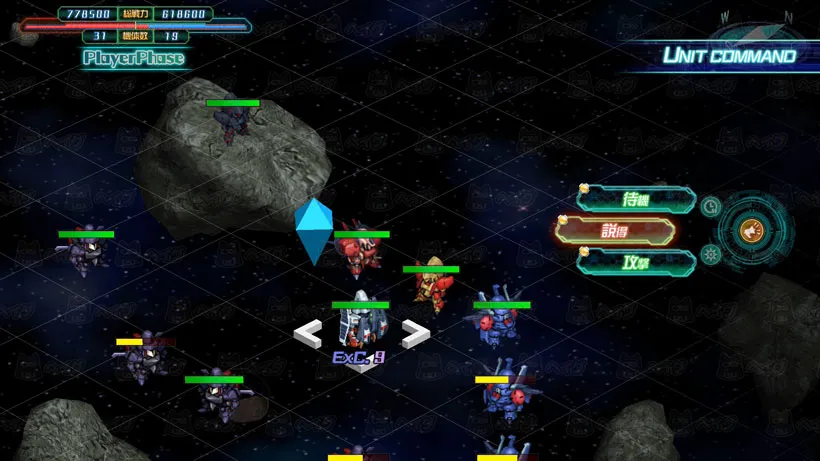Click the orange megaphone icon in the dial
The image size is (820, 461).
tap(750, 231)
